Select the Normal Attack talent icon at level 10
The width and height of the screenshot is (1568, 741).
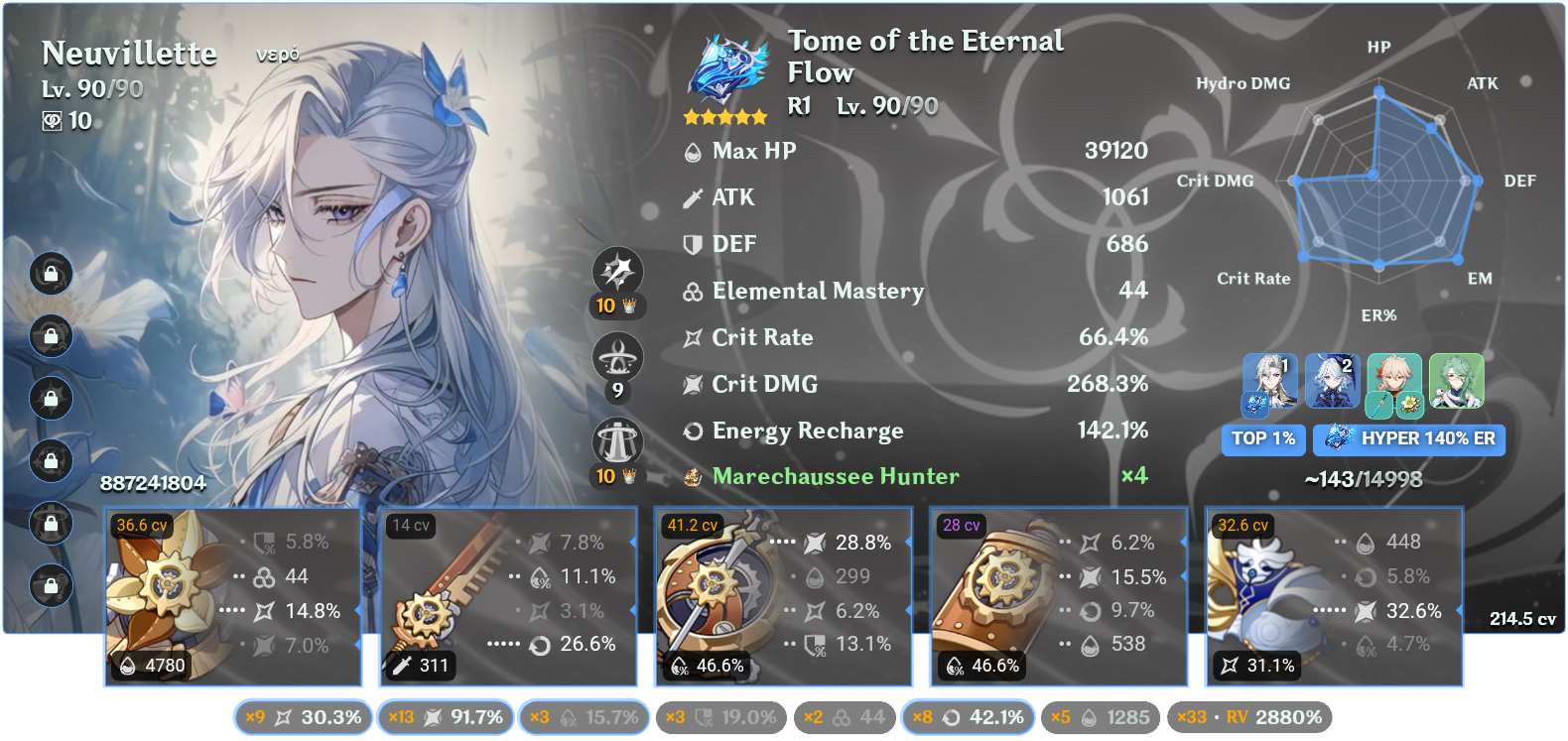pyautogui.click(x=617, y=269)
